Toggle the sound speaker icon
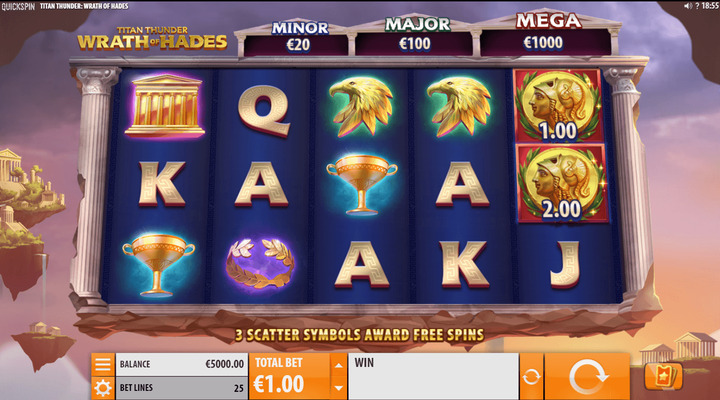Viewport: 720px width, 400px height. click(x=687, y=6)
